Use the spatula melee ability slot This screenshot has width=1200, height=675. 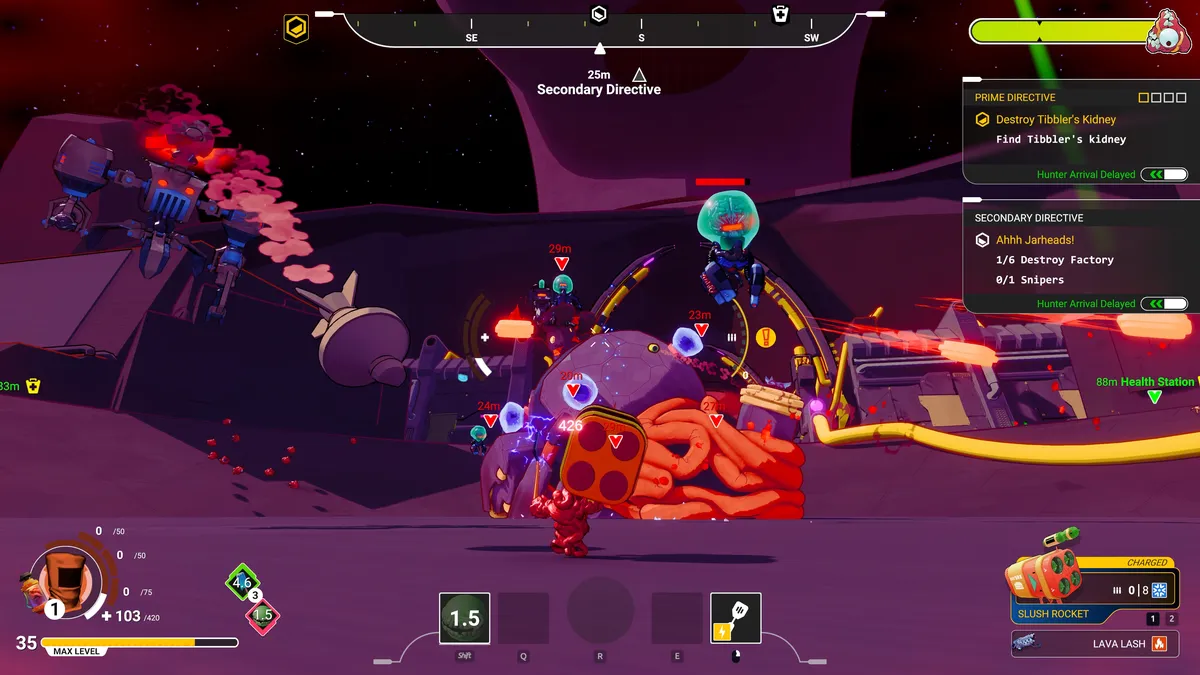click(735, 618)
